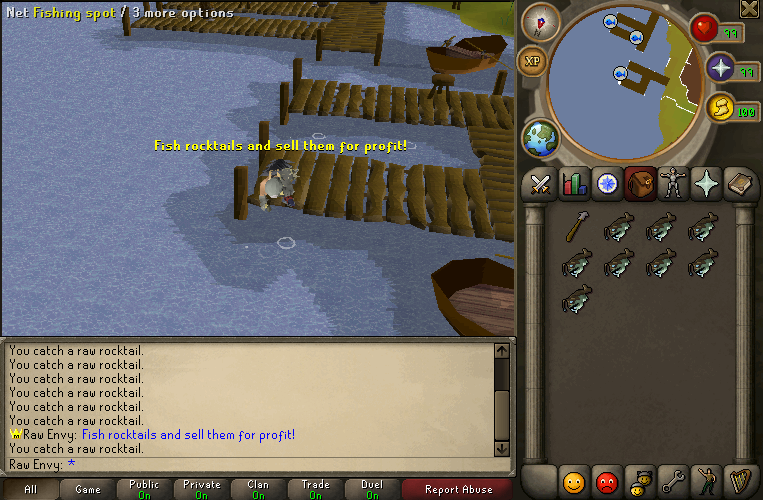Switch to the Magic spellbook tab
Image resolution: width=763 pixels, height=500 pixels.
739,184
